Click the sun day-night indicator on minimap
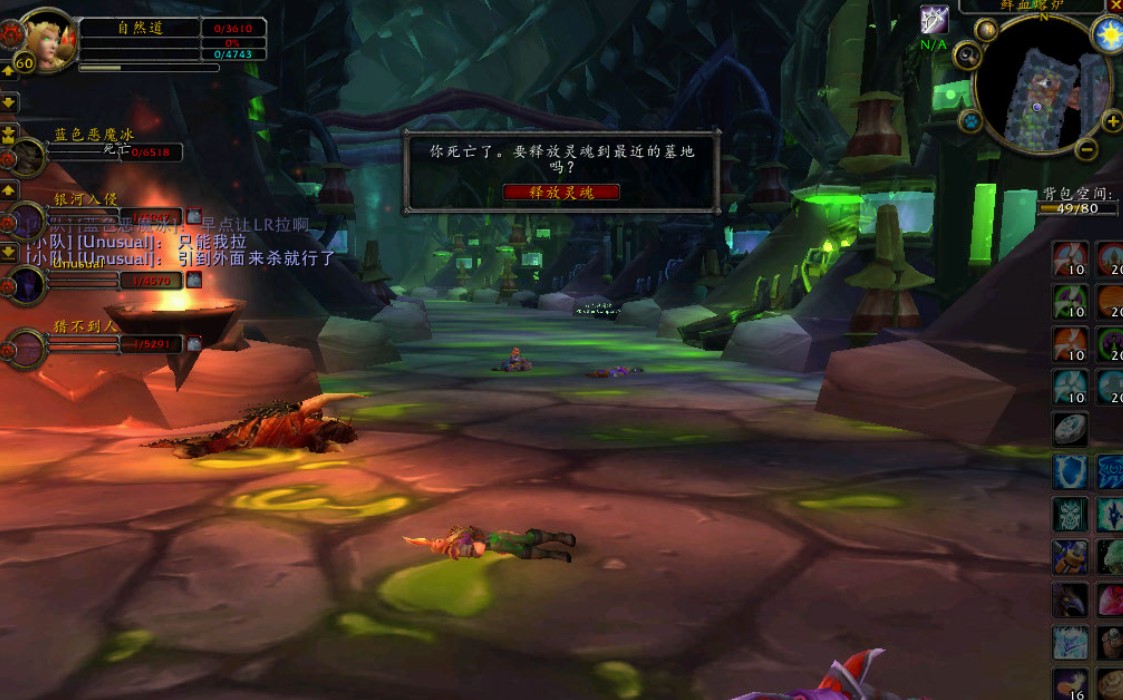The image size is (1123, 700). click(1108, 36)
